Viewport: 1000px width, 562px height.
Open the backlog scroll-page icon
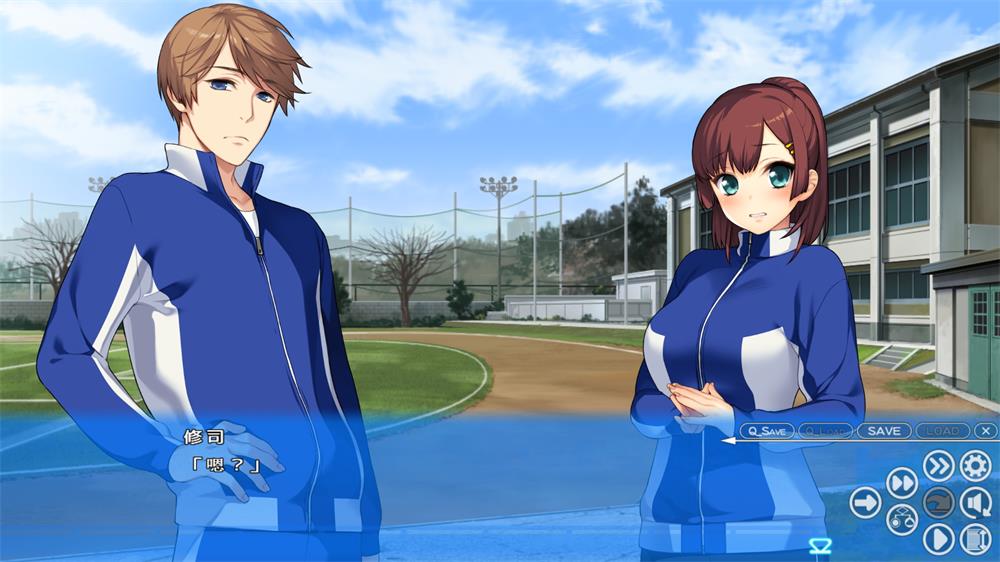[x=975, y=539]
